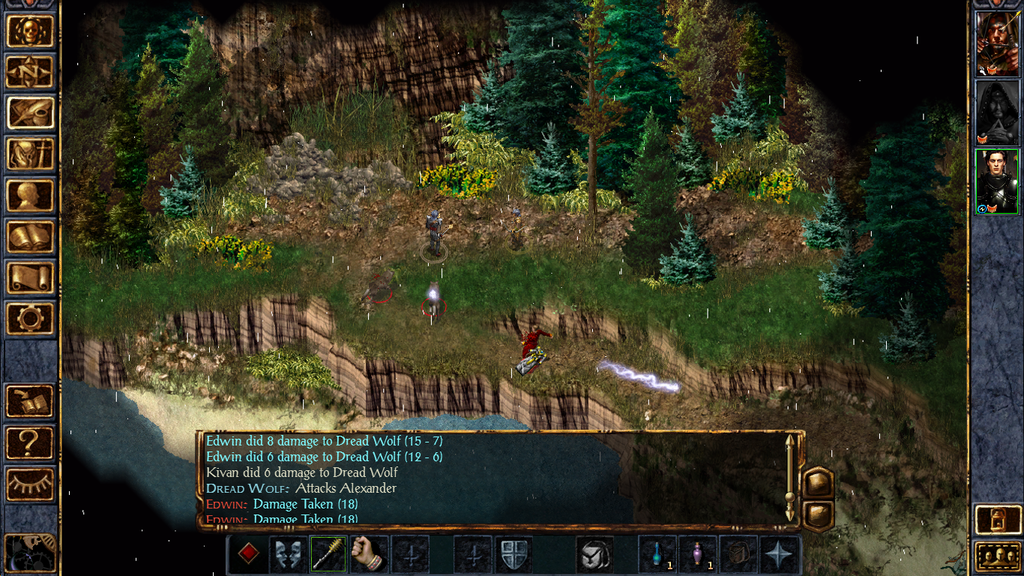Viewport: 1024px width, 576px height.
Task: Open the question mark help button
Action: point(30,442)
